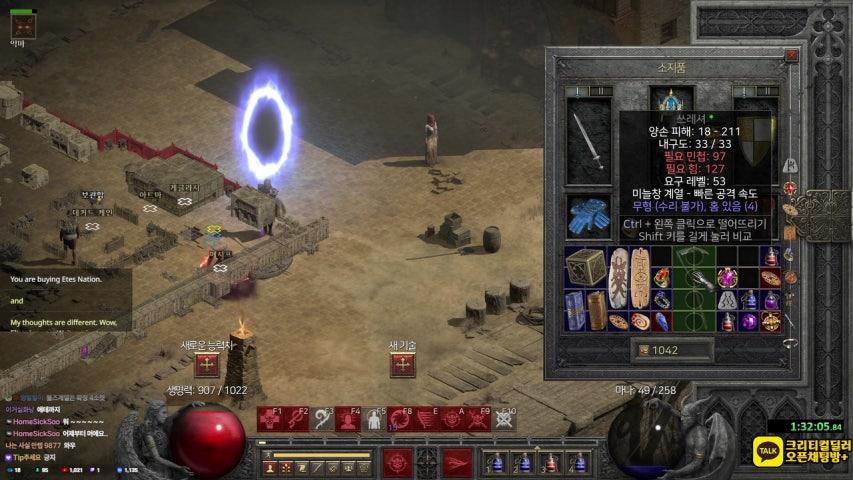Select the Horadric Cube in inventory
853x480 pixels.
[585, 268]
